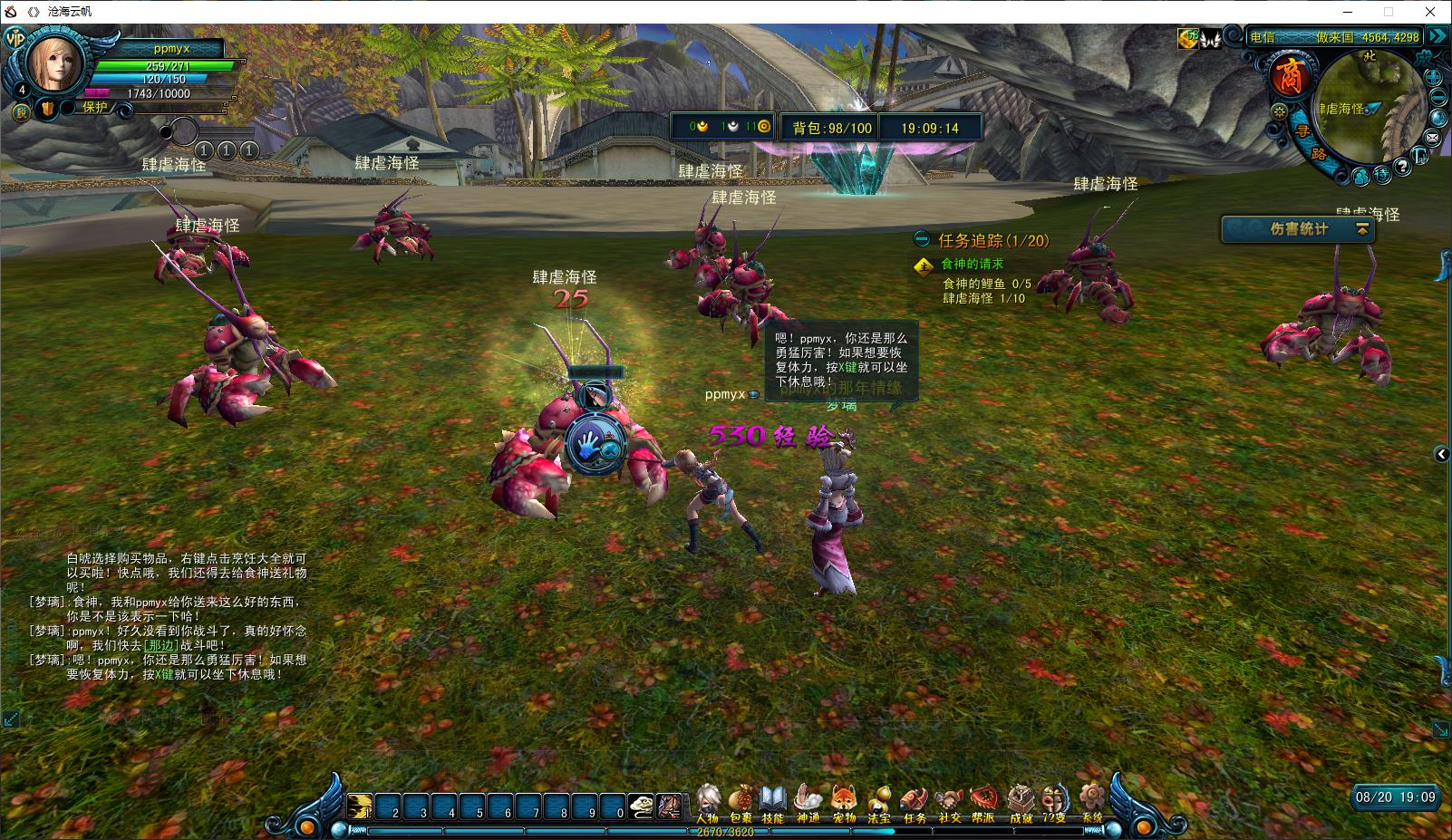This screenshot has height=840, width=1452.
Task: Click the [那边] link in chat
Action: tap(160, 645)
